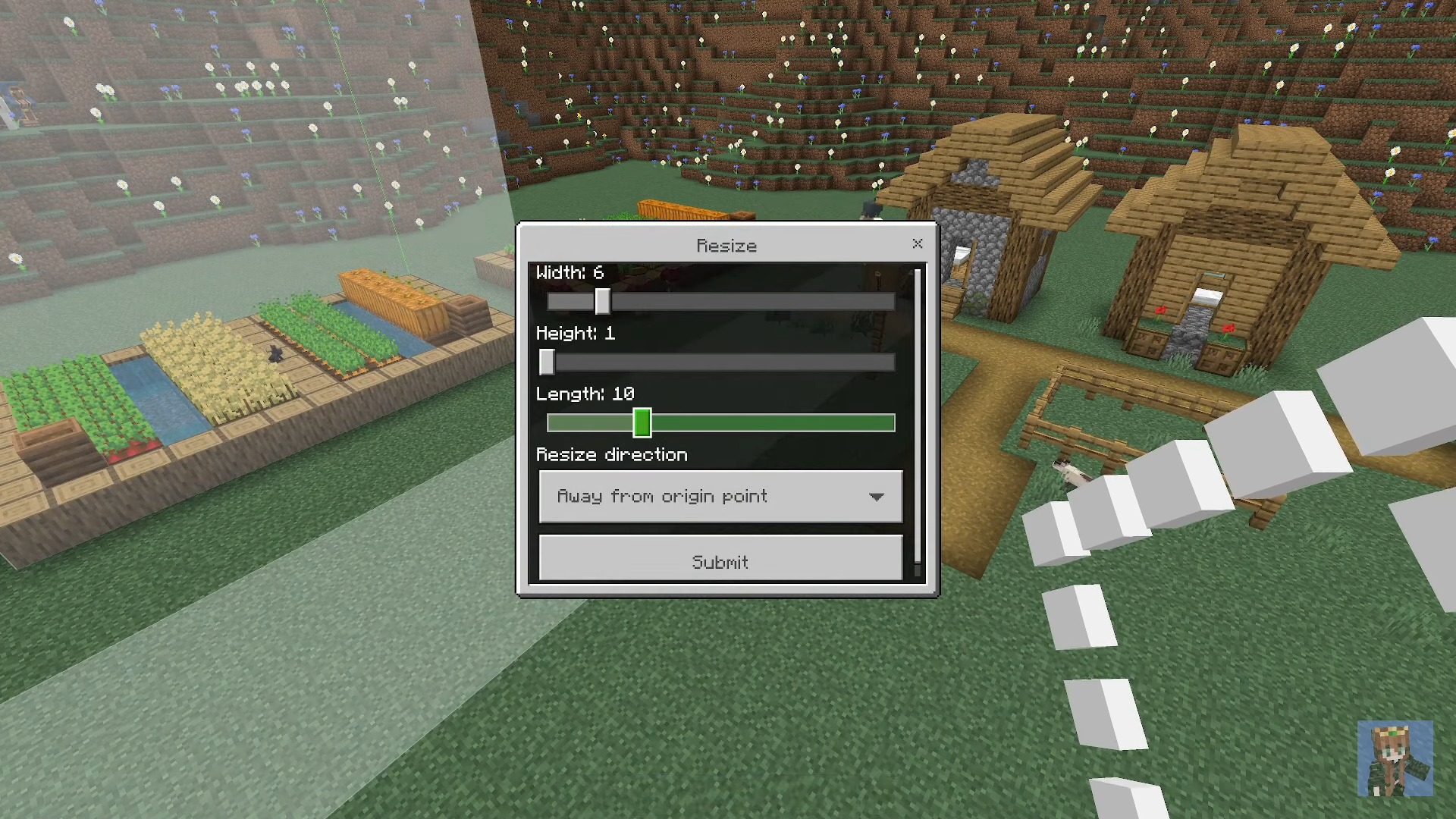Grab the green Length slider handle
Viewport: 1456px width, 819px height.
pyautogui.click(x=642, y=422)
